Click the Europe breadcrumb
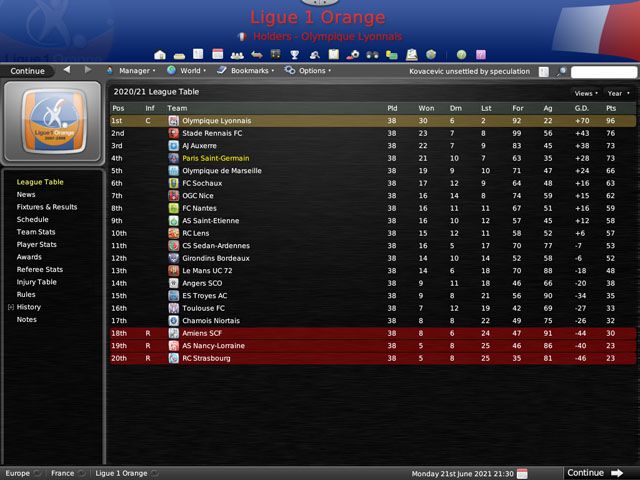Screen dimensions: 640x480 (x=18, y=473)
